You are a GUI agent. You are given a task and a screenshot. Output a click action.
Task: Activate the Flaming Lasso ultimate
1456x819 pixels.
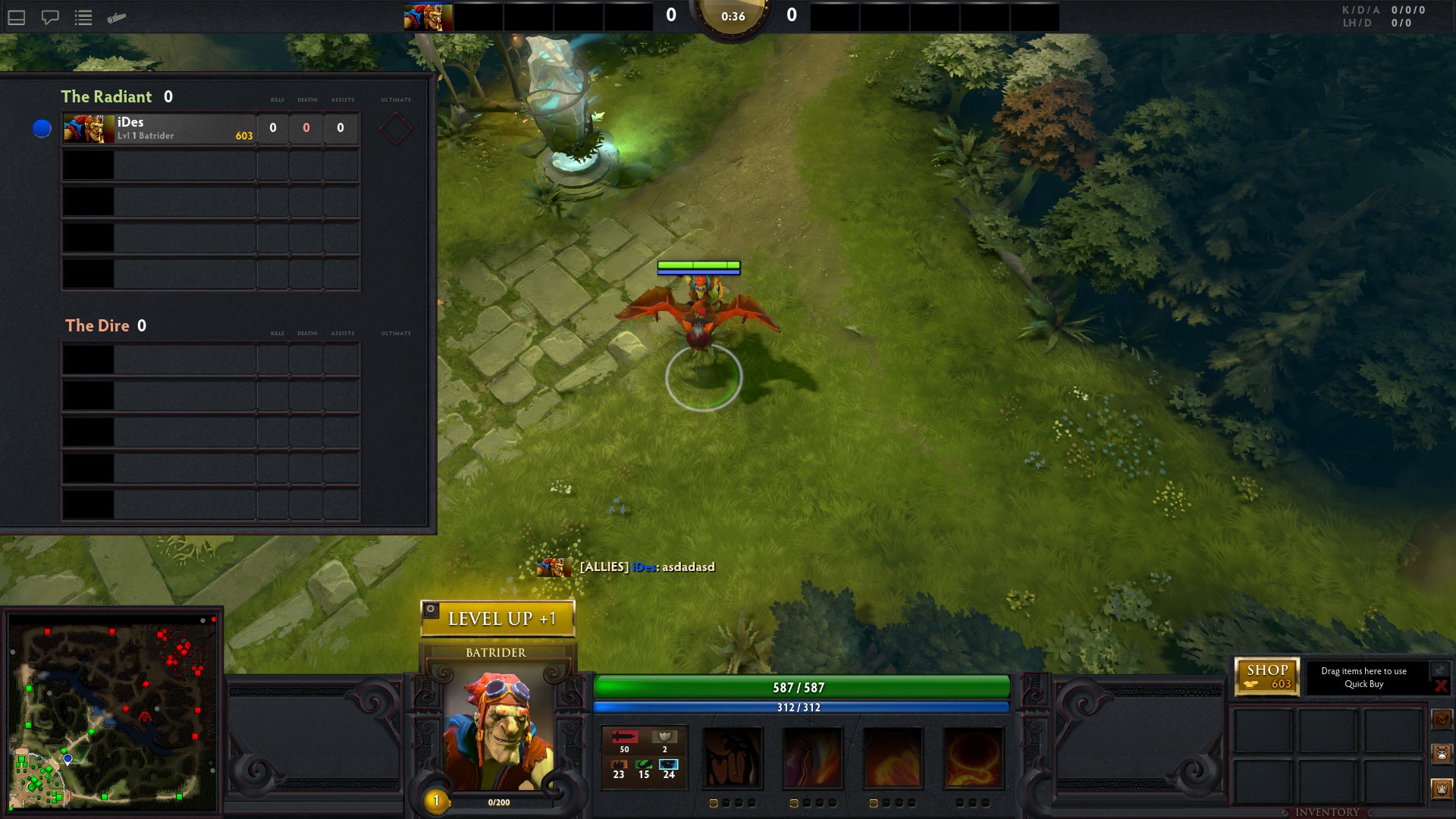point(973,758)
